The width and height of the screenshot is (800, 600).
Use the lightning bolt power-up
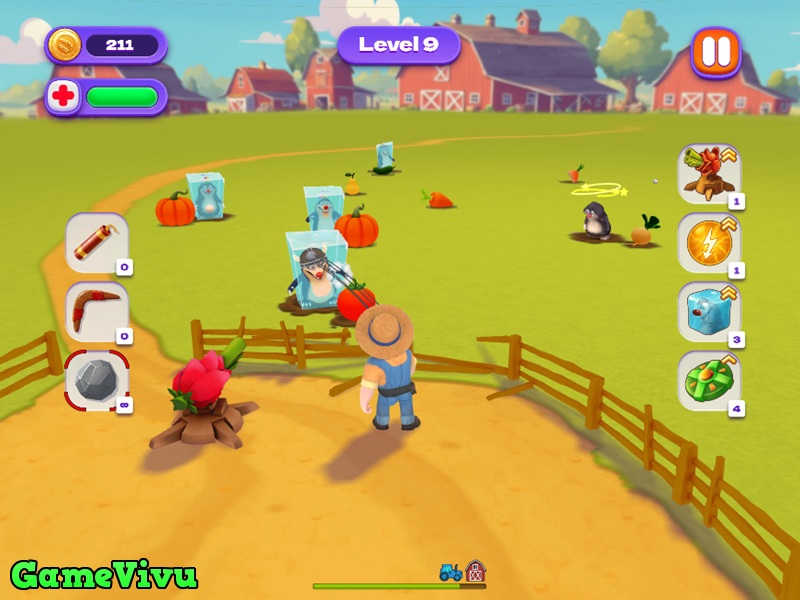tap(709, 243)
